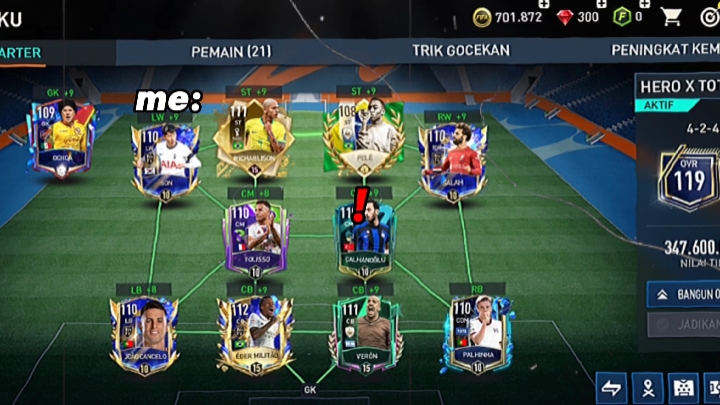Tap the Bangun squad builder button
This screenshot has width=720, height=405.
[x=684, y=294]
